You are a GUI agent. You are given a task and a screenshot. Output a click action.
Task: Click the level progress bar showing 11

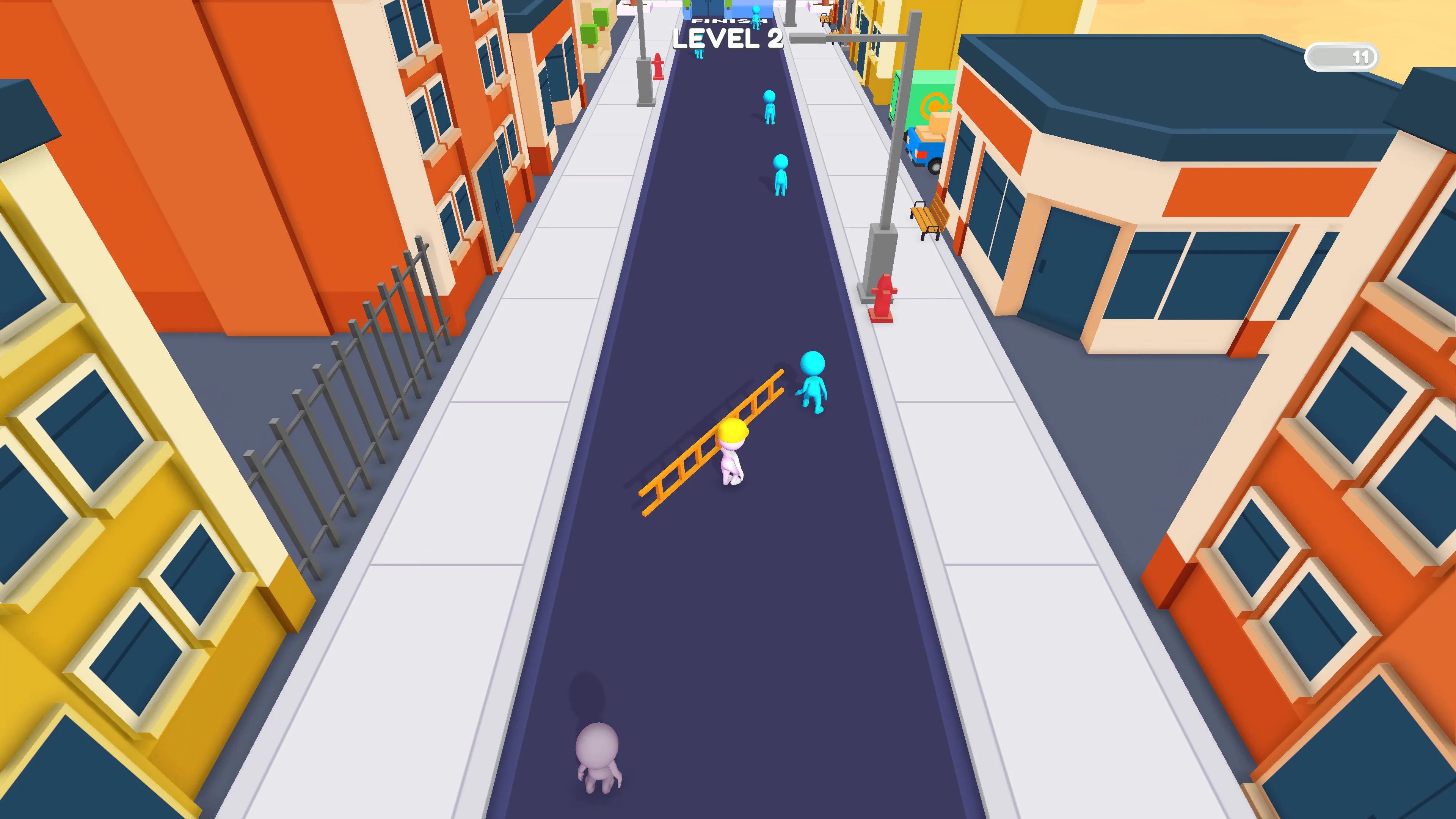pyautogui.click(x=1342, y=56)
